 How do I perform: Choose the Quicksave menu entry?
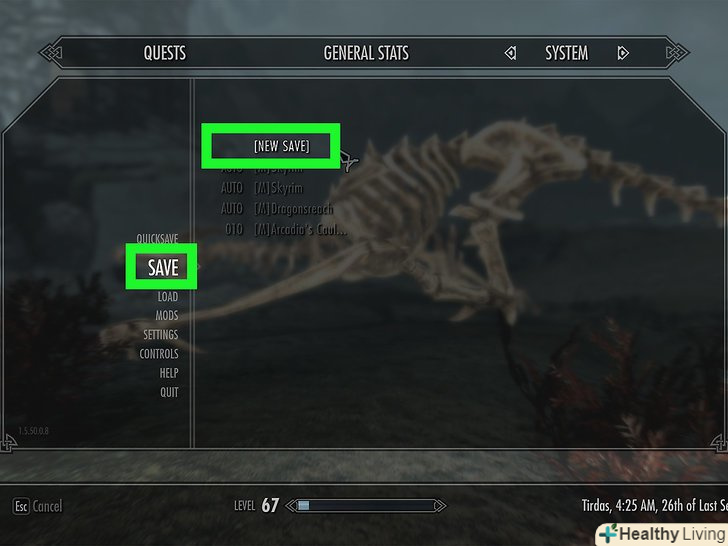coord(157,239)
